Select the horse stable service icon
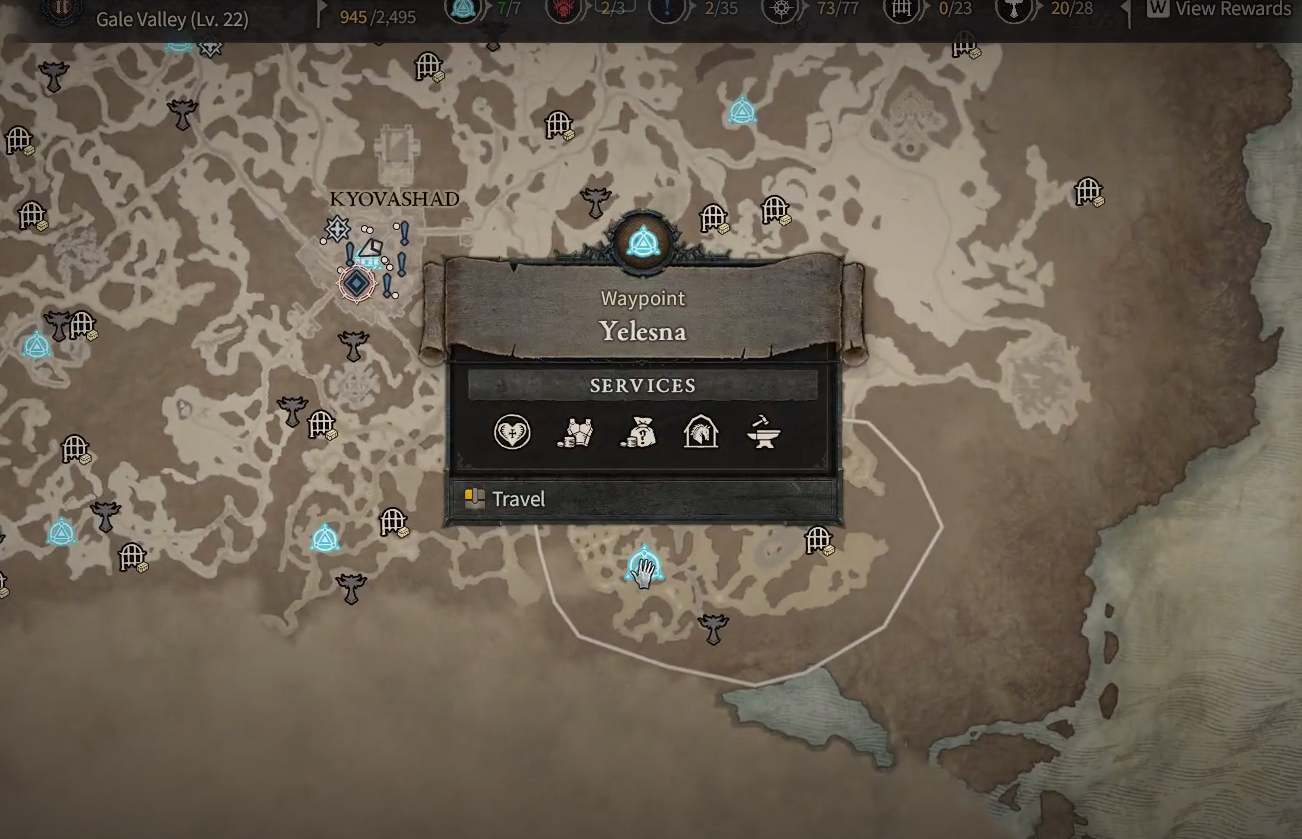 701,432
